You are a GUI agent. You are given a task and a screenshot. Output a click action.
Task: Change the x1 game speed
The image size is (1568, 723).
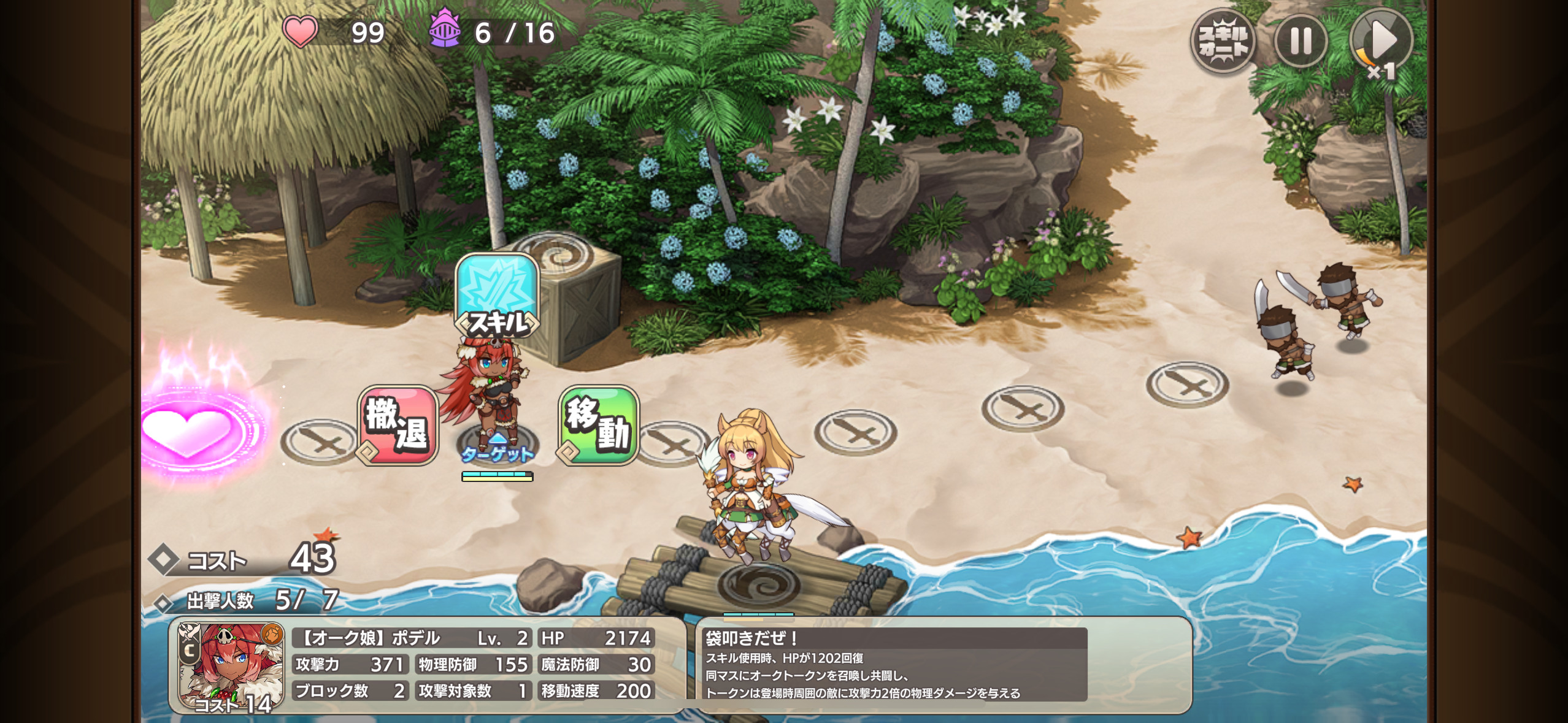(1381, 42)
